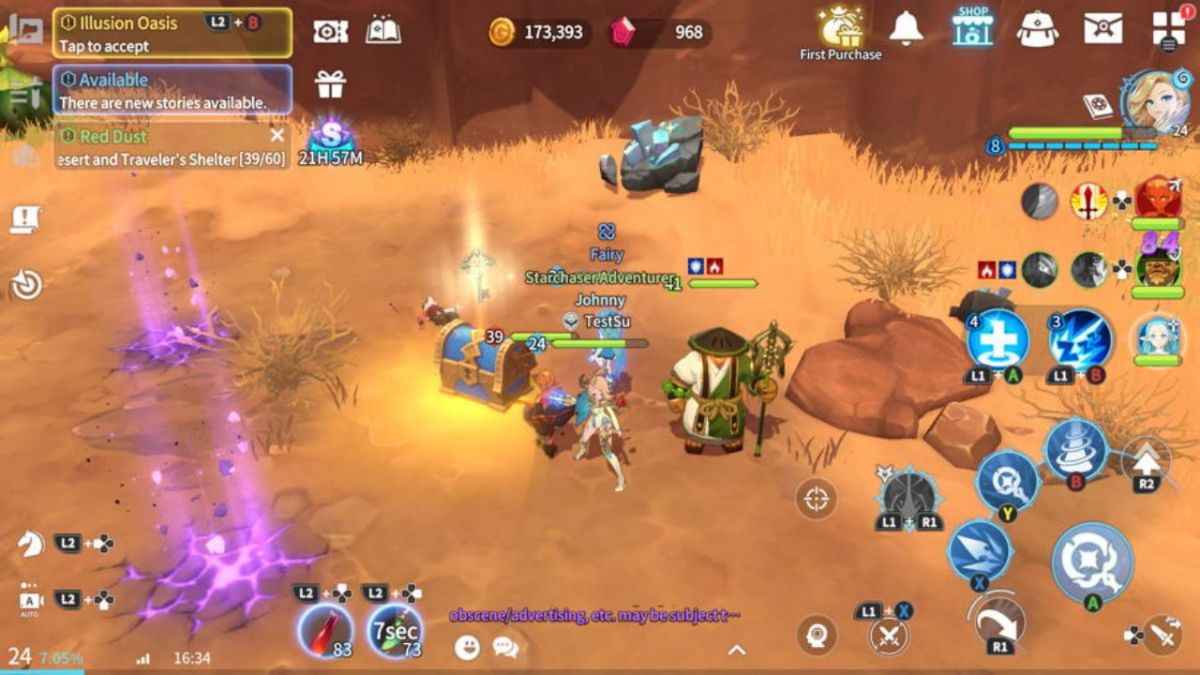Open the main grid menu
This screenshot has width=1200, height=675.
1168,27
